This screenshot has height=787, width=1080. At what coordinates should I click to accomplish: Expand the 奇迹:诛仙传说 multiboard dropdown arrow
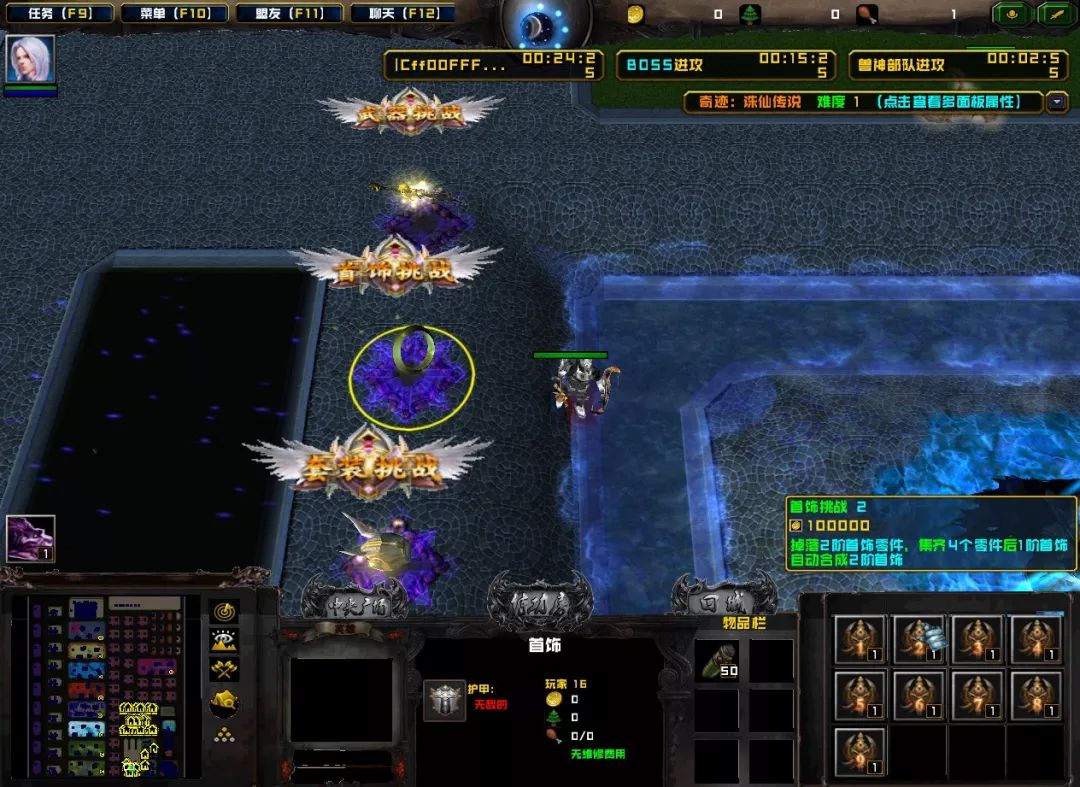point(1057,101)
